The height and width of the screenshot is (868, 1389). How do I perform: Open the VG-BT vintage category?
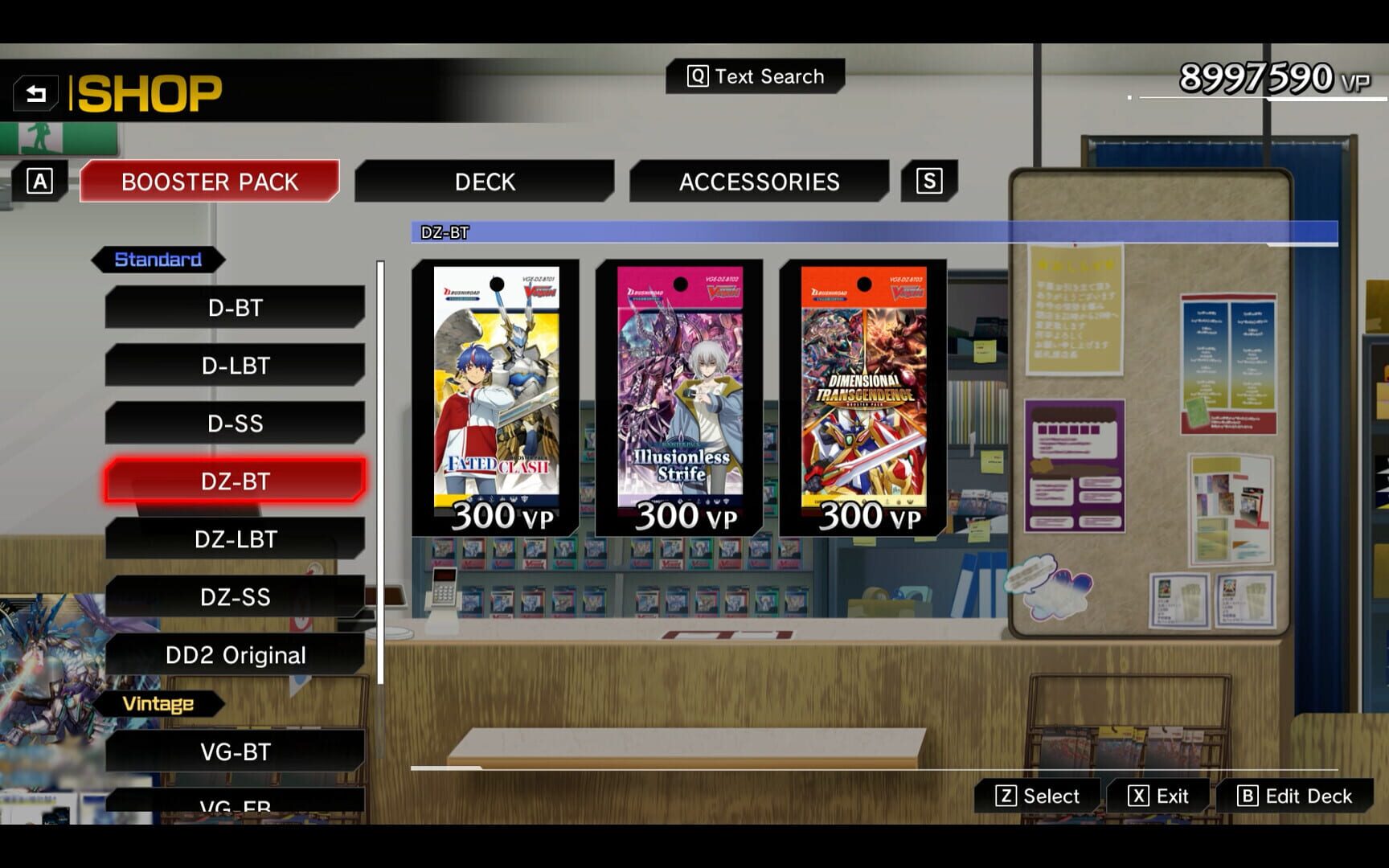click(233, 751)
